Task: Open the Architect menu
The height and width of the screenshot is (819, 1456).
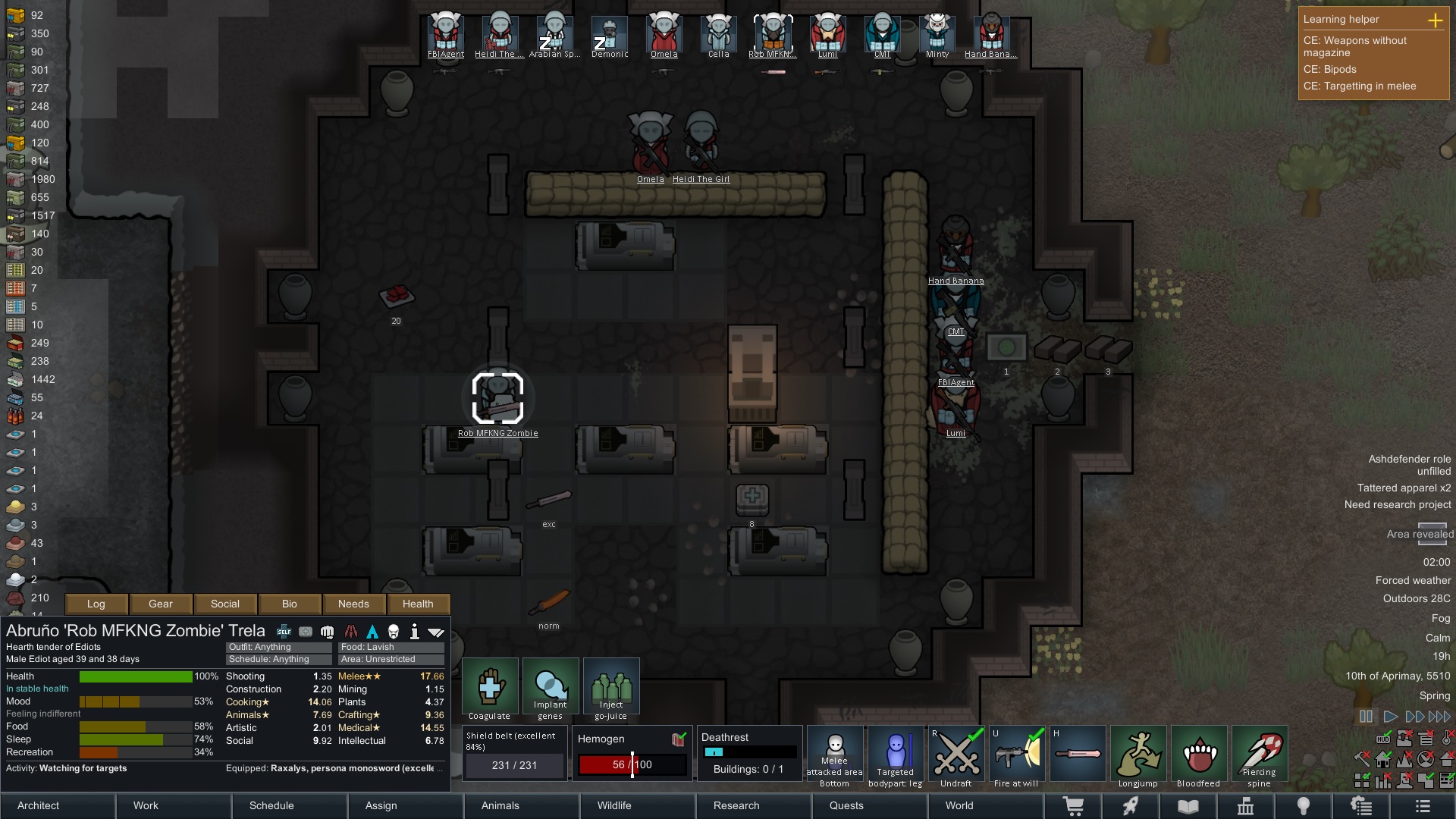Action: point(58,805)
